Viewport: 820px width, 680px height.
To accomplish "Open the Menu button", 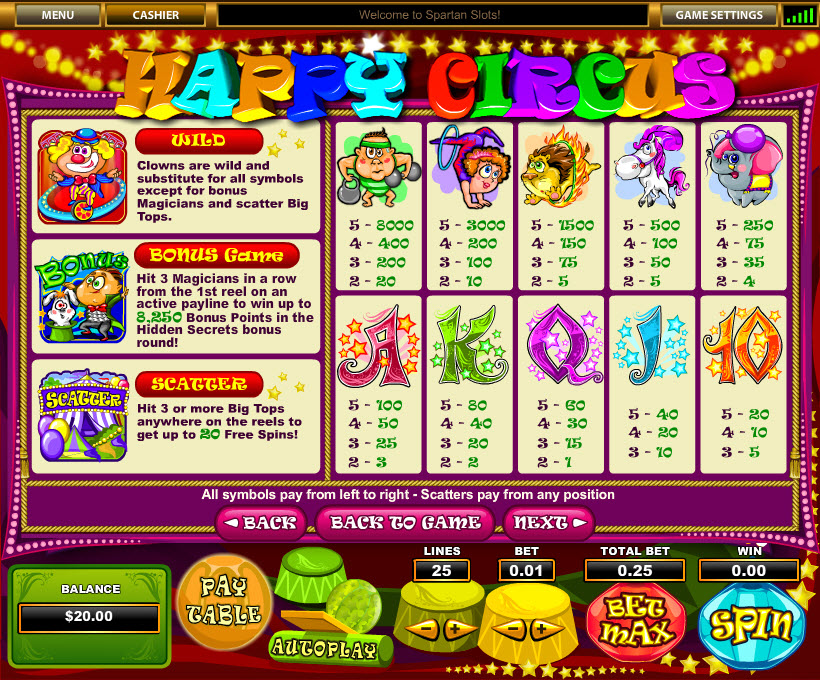I will [x=57, y=15].
